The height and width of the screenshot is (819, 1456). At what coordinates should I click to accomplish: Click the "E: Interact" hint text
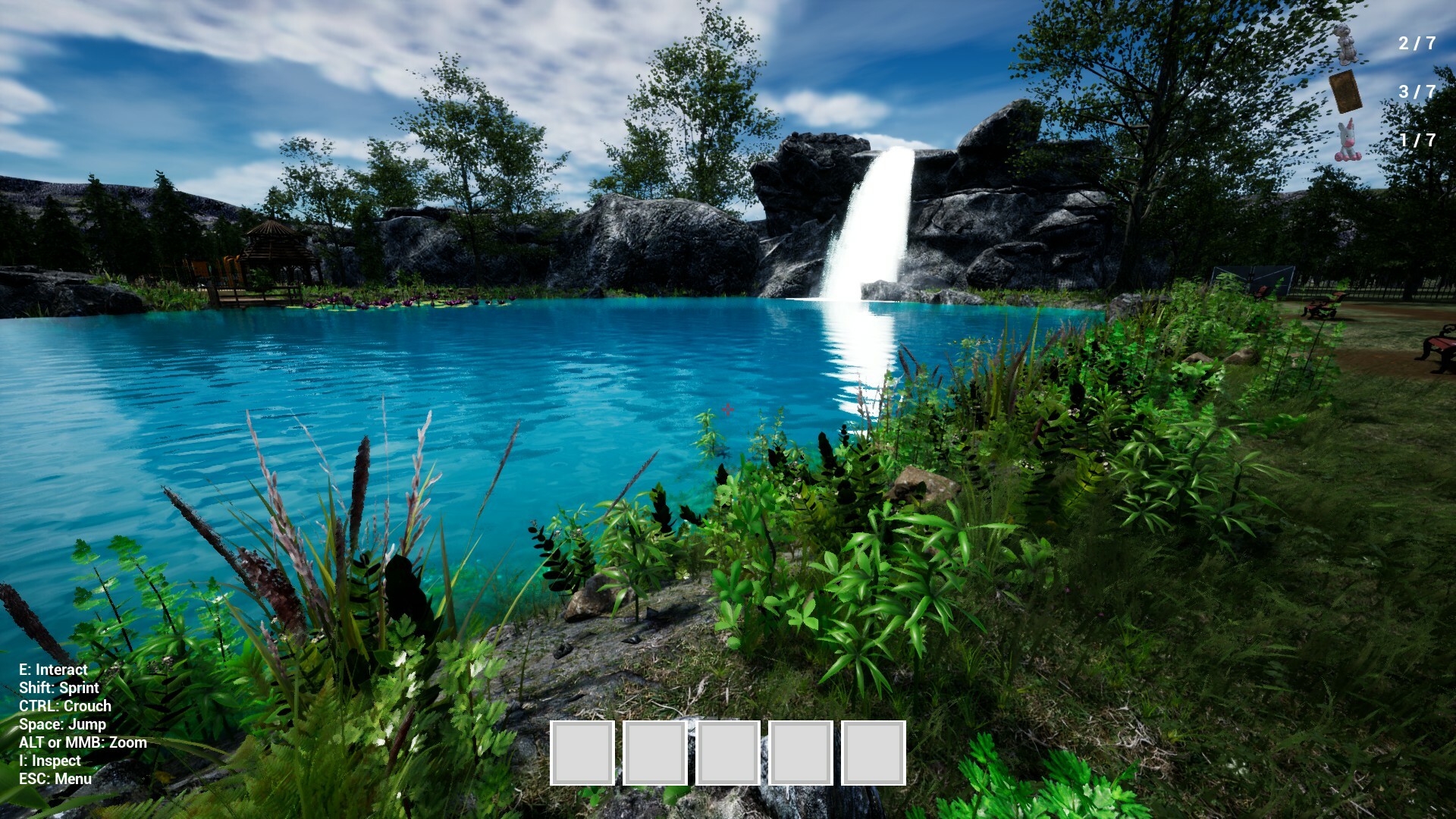click(53, 670)
